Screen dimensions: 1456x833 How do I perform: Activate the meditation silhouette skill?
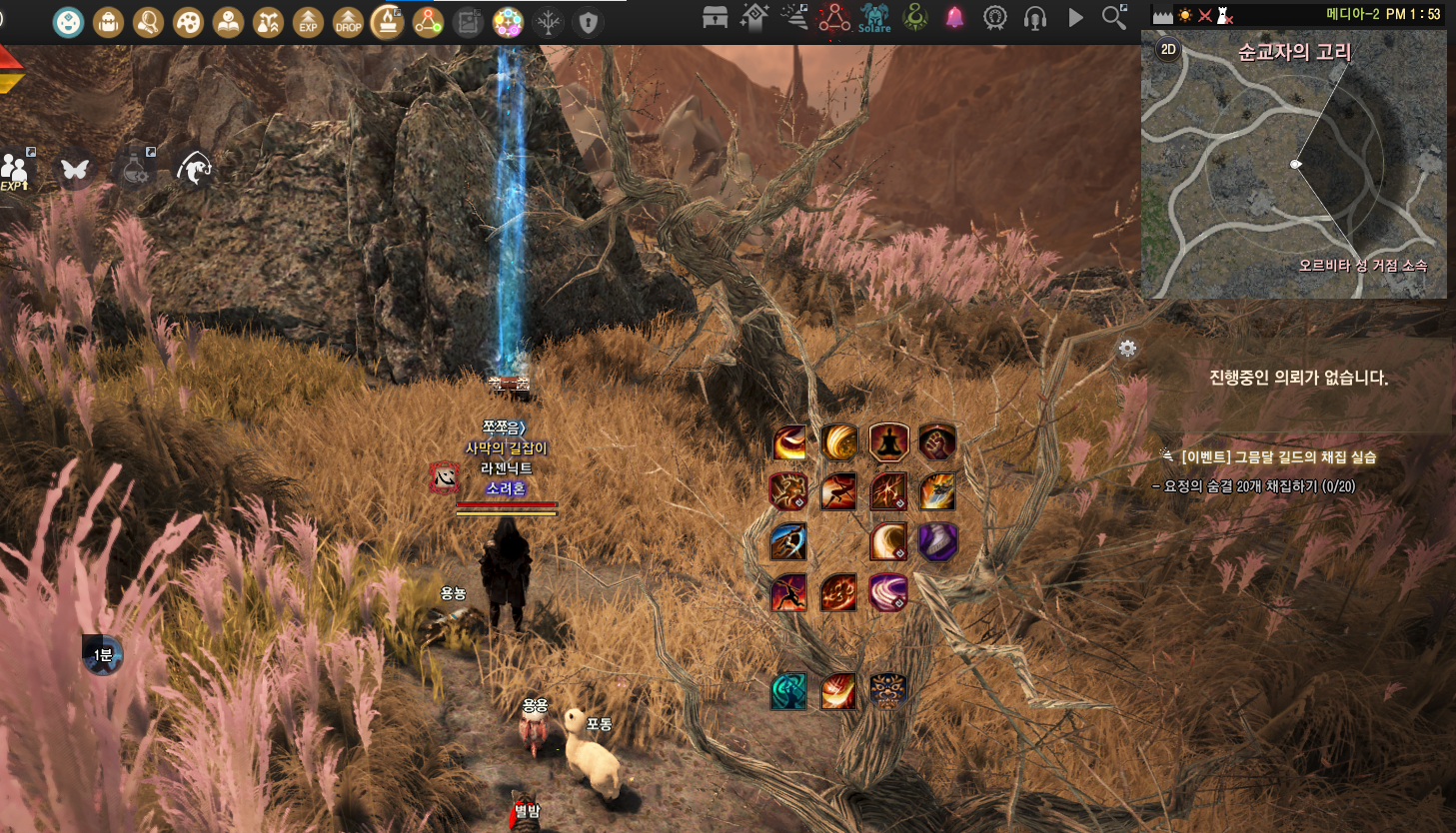[x=888, y=441]
